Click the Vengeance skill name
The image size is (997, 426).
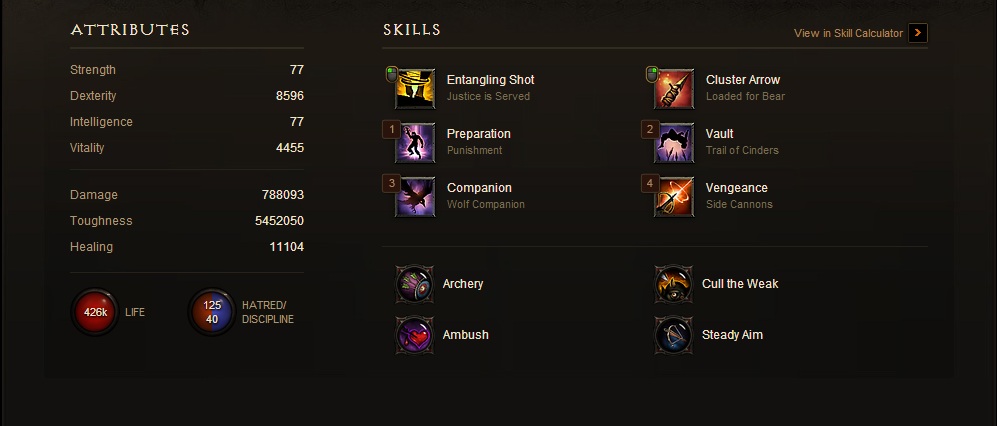coord(736,188)
